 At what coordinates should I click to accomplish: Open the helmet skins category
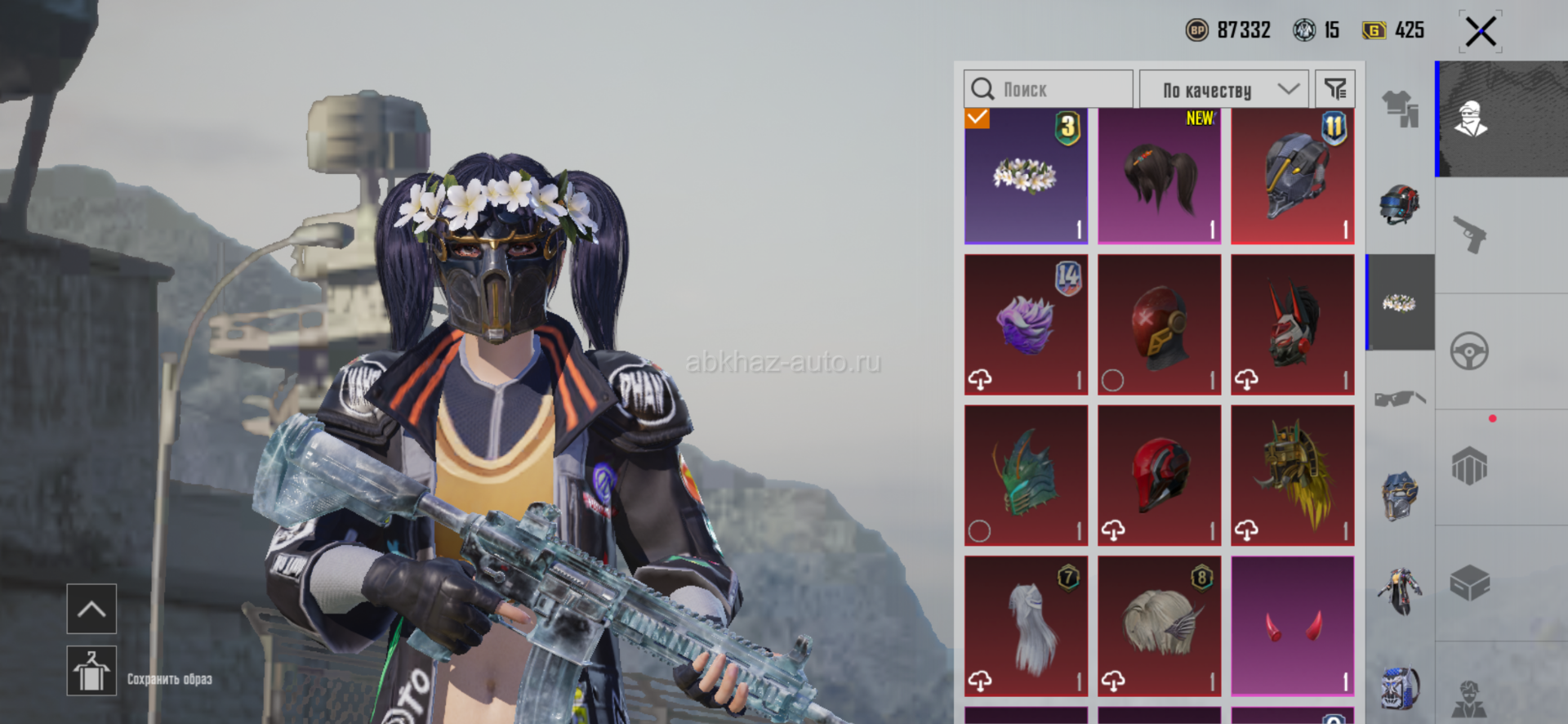1400,204
